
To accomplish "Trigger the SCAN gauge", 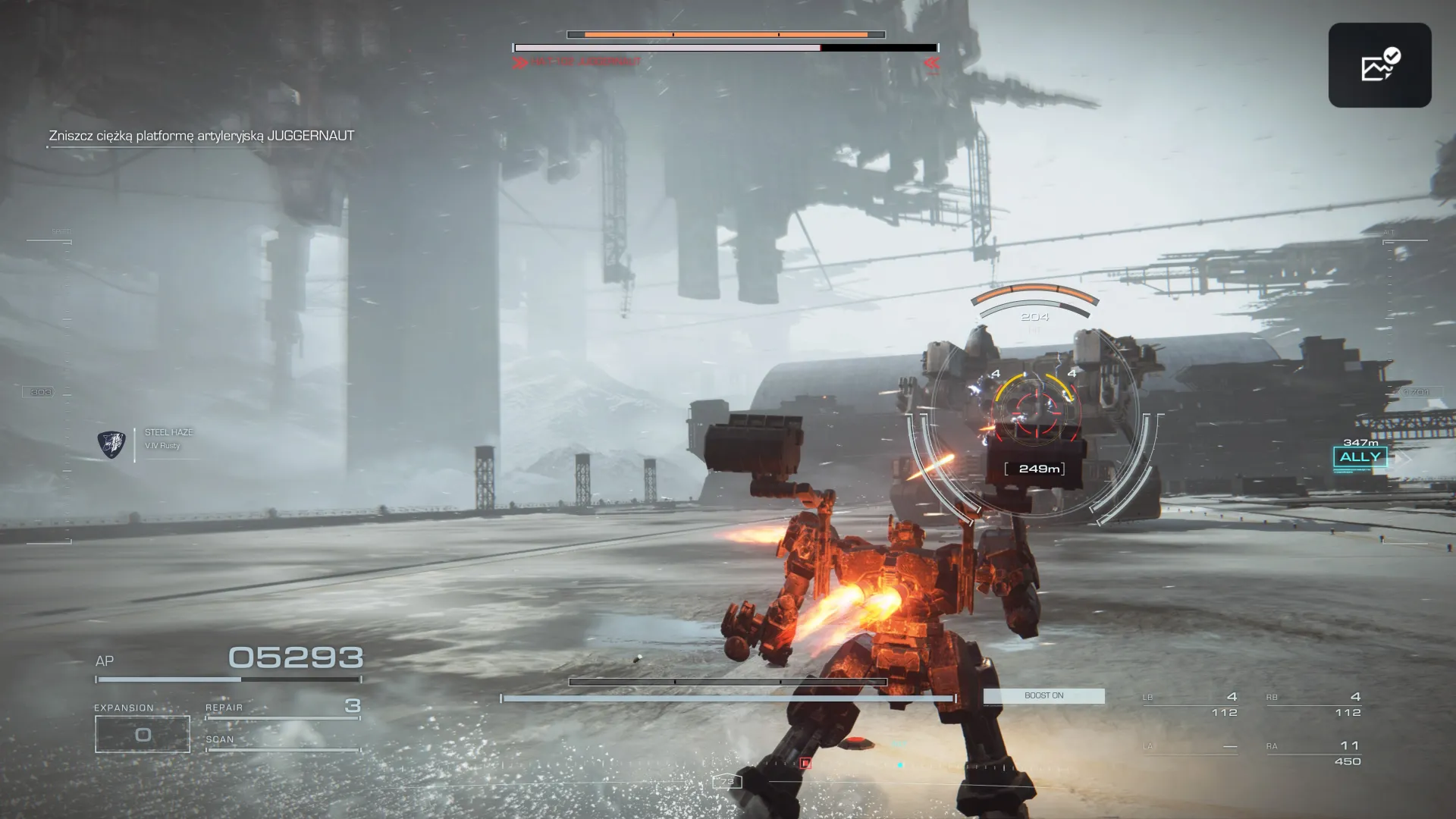I will point(282,743).
